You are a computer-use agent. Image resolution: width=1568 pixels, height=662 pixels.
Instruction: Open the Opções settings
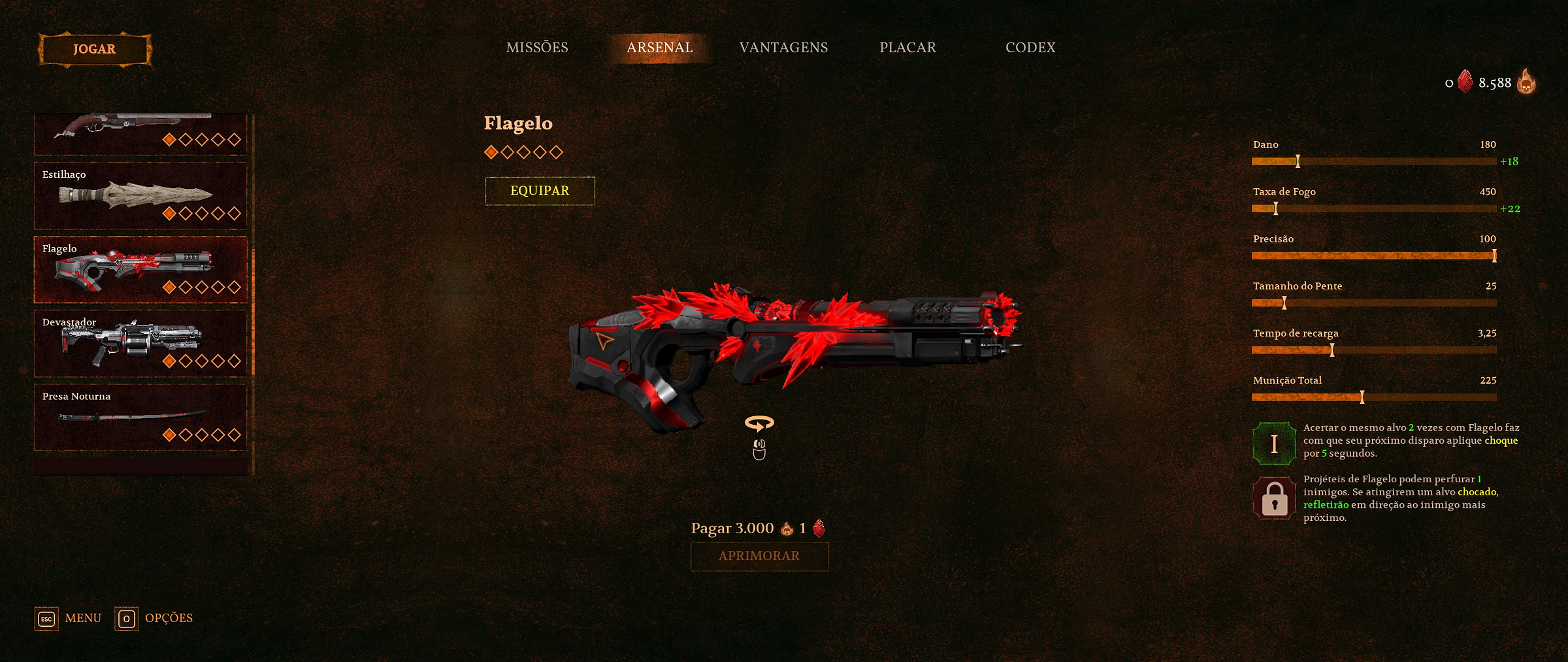tap(154, 618)
